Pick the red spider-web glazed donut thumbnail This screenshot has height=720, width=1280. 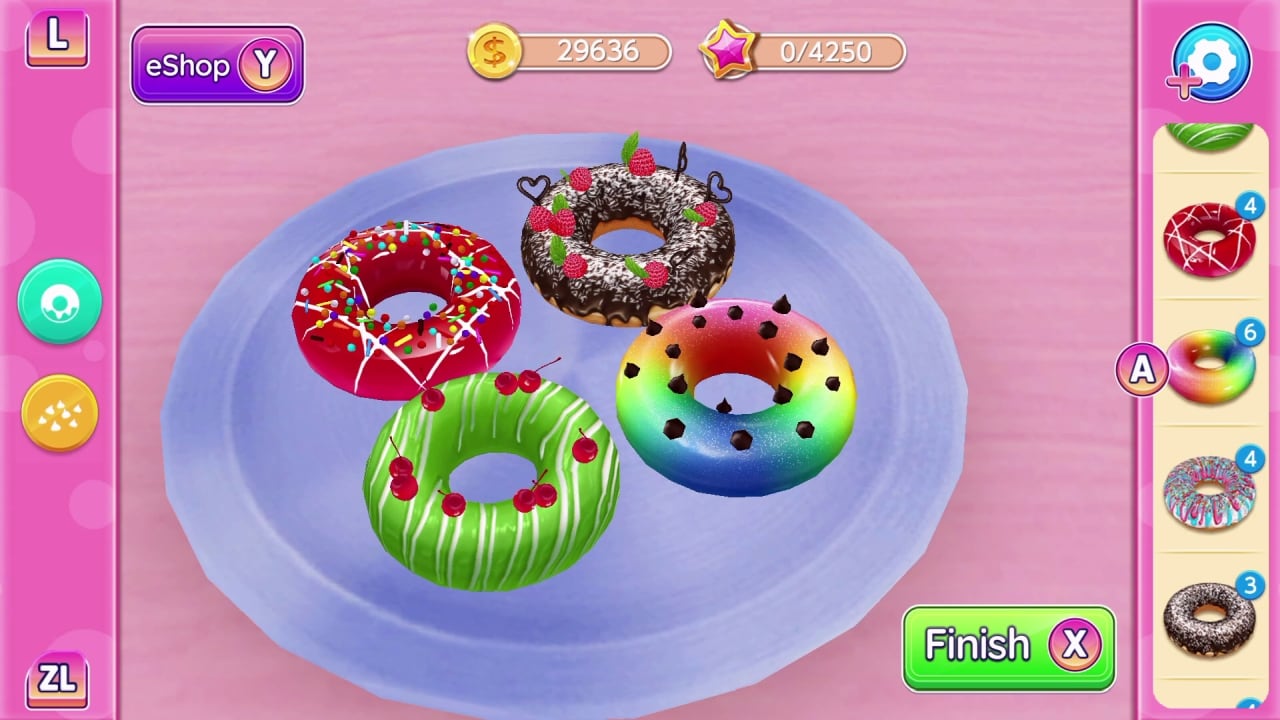coord(1211,237)
